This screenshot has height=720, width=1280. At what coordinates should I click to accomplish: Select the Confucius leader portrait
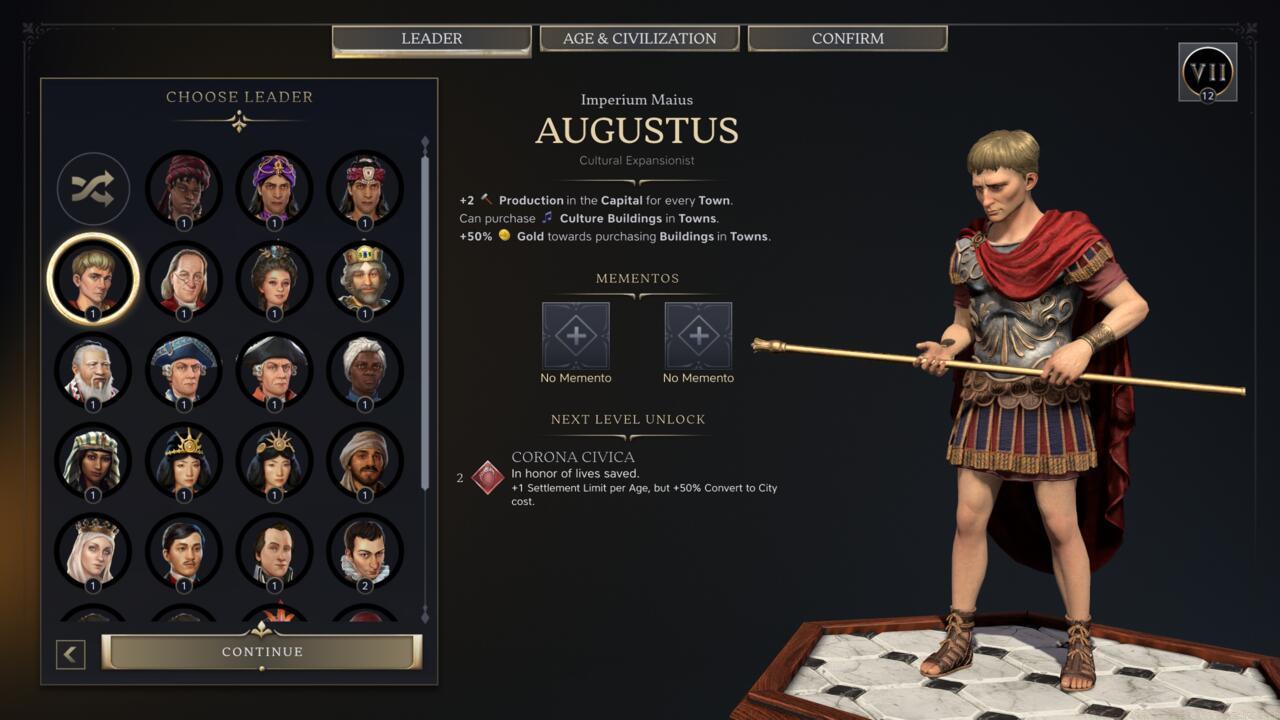point(93,370)
